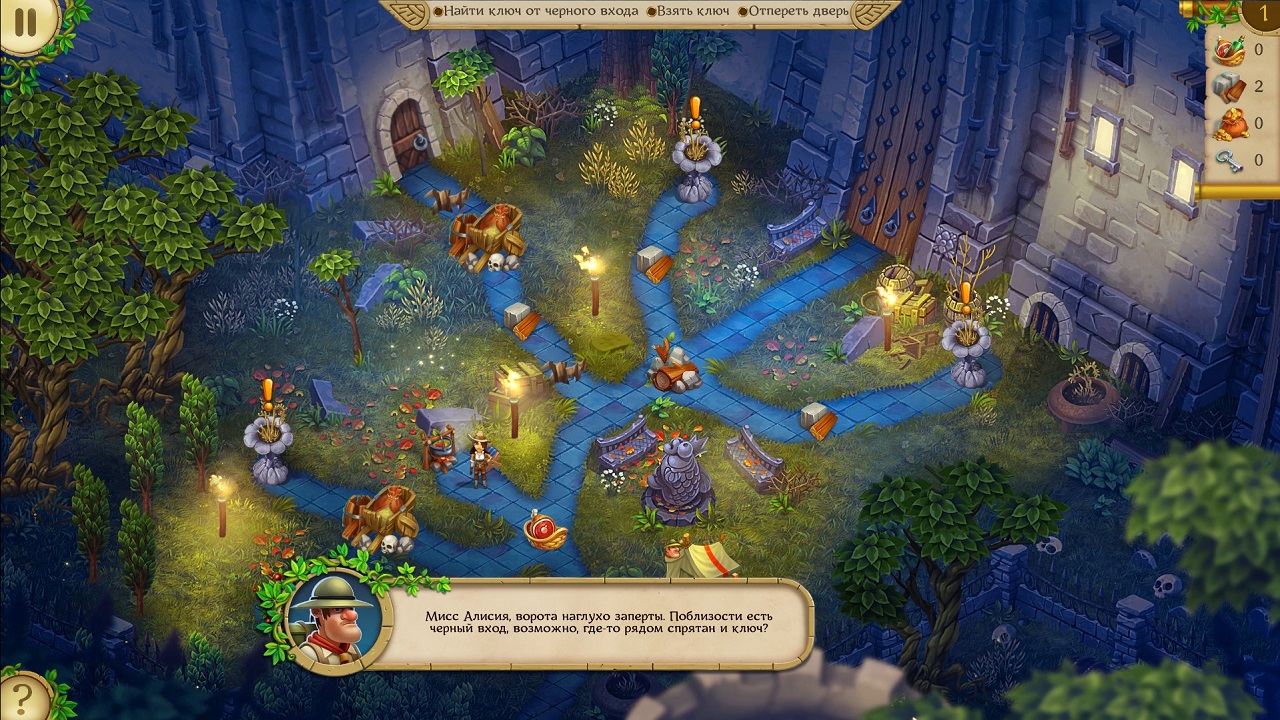The image size is (1280, 720).
Task: Pause the game with the pause button
Action: 24,22
